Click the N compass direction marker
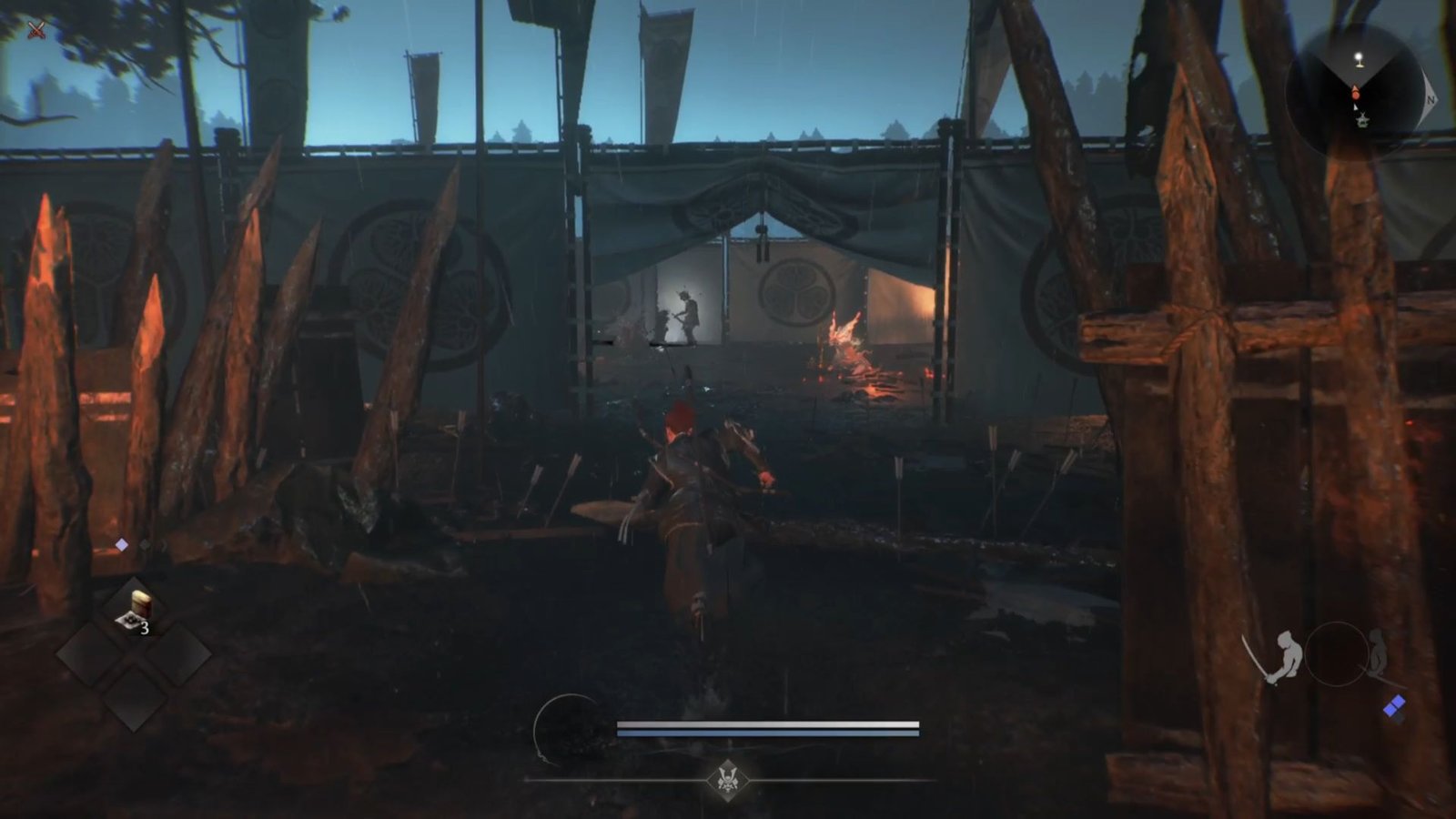1456x819 pixels. point(1431,99)
